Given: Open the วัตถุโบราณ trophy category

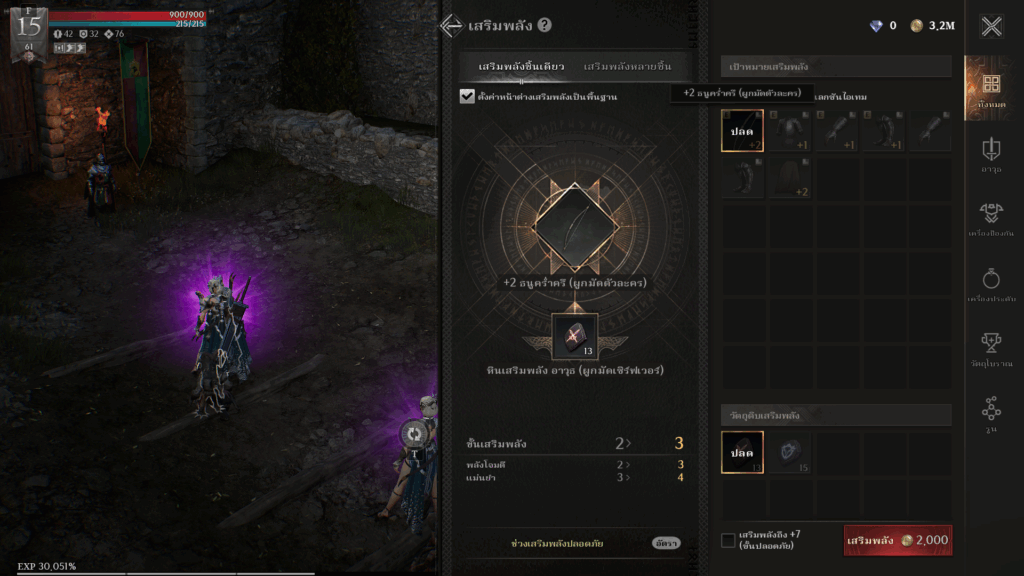Looking at the screenshot, I should click(991, 348).
